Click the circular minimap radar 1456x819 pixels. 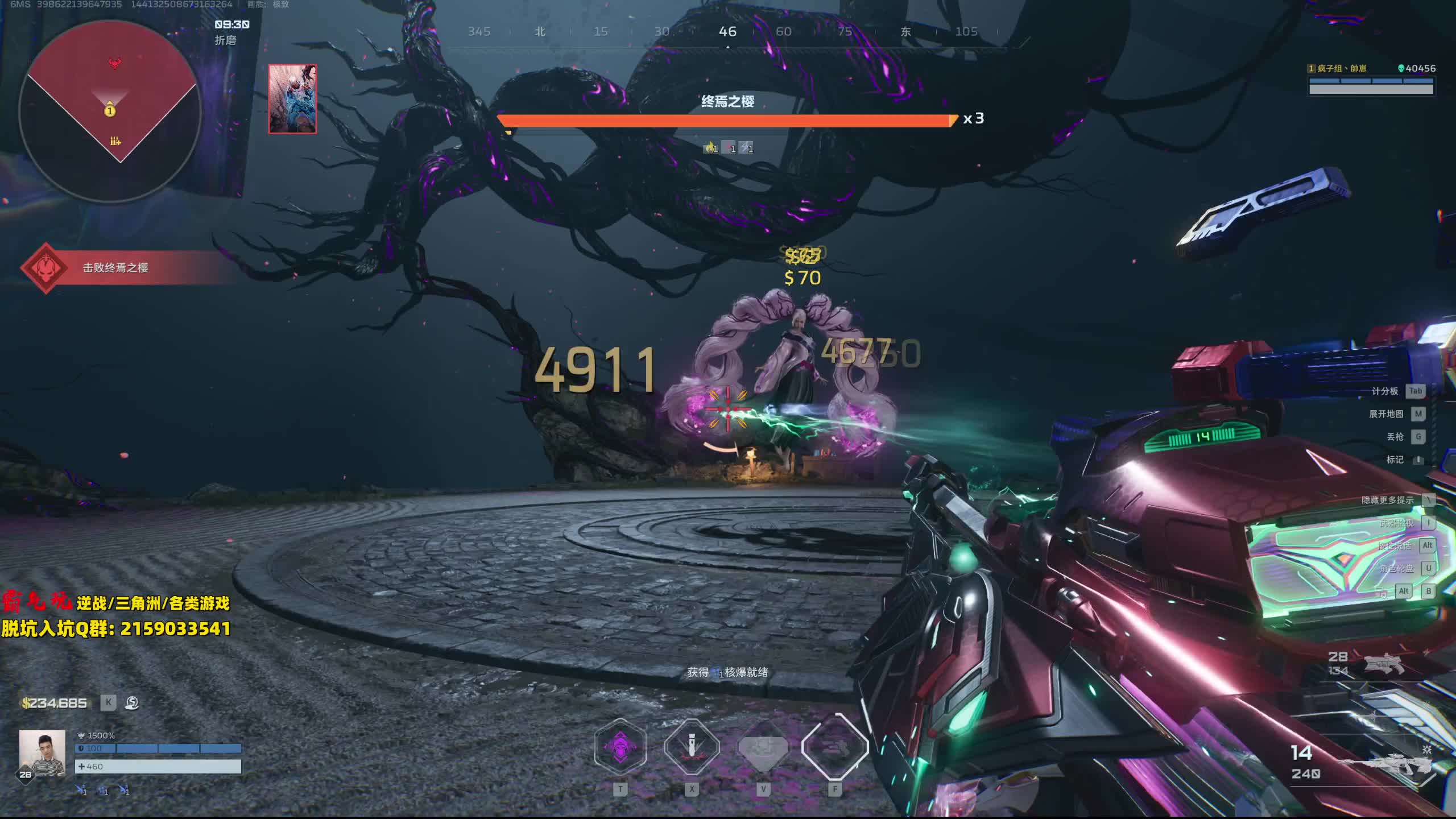(x=110, y=111)
